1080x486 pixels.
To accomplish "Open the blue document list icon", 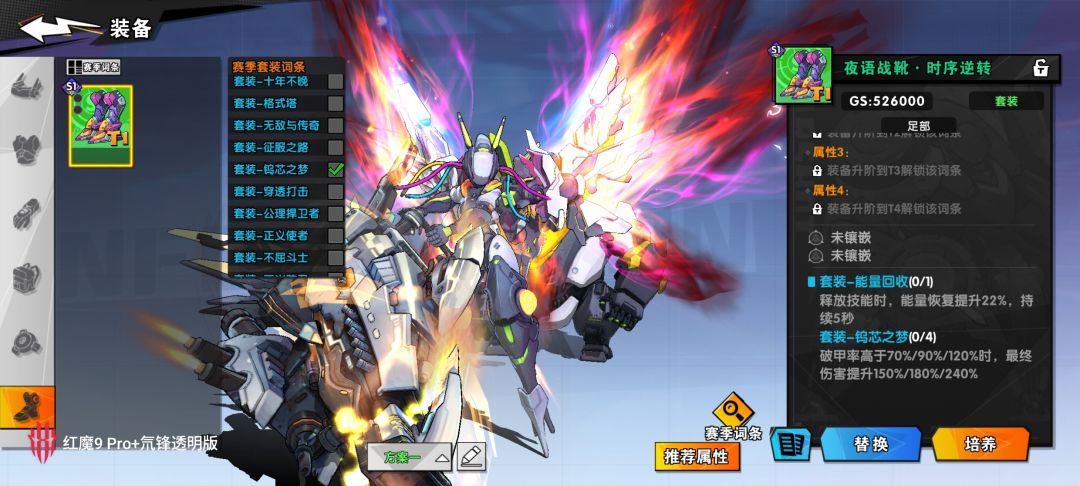I will click(x=791, y=444).
